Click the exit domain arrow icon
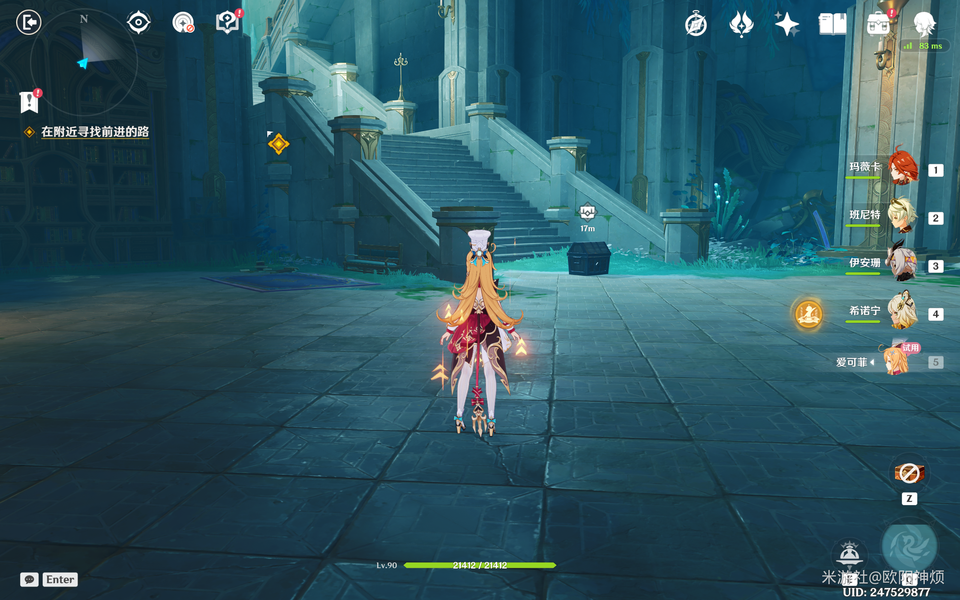The width and height of the screenshot is (960, 600). [29, 22]
